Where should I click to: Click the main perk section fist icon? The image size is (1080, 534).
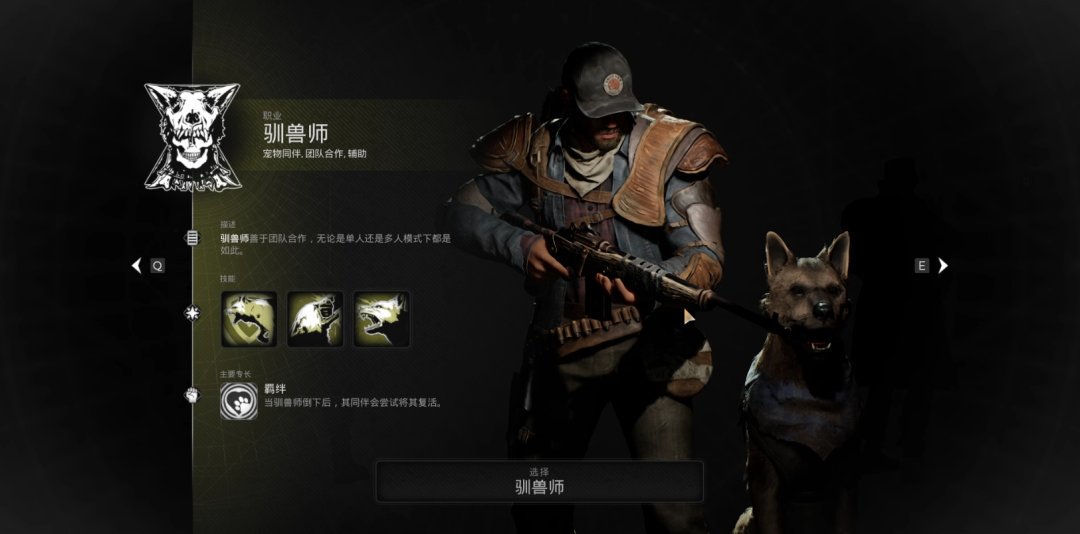coord(192,395)
